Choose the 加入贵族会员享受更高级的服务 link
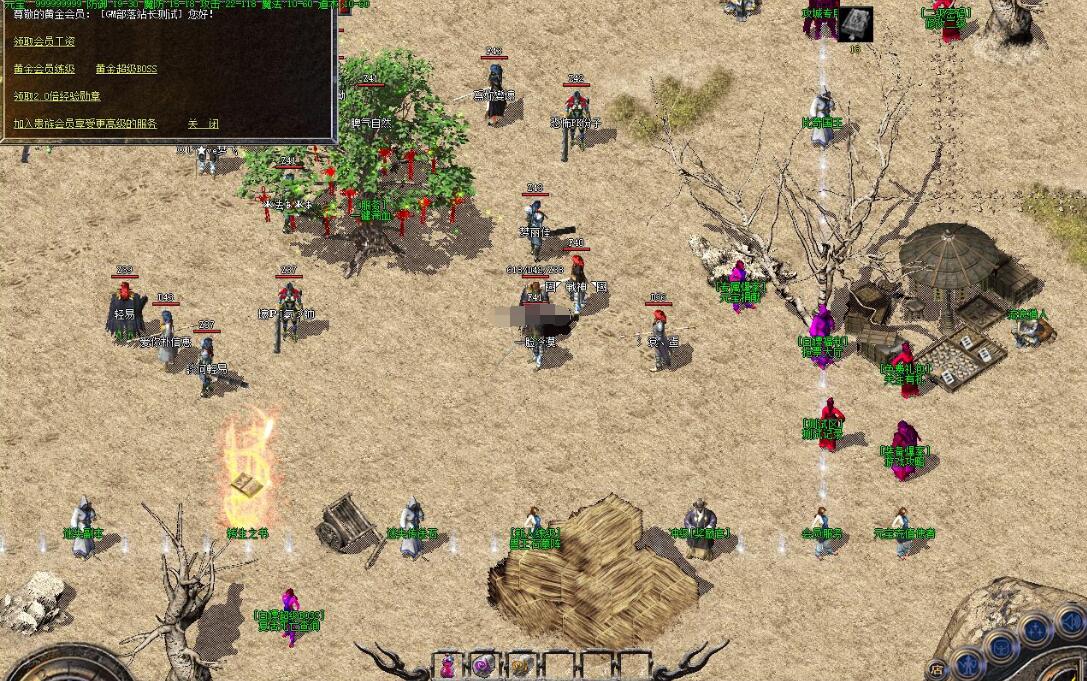The height and width of the screenshot is (681, 1087). click(85, 124)
